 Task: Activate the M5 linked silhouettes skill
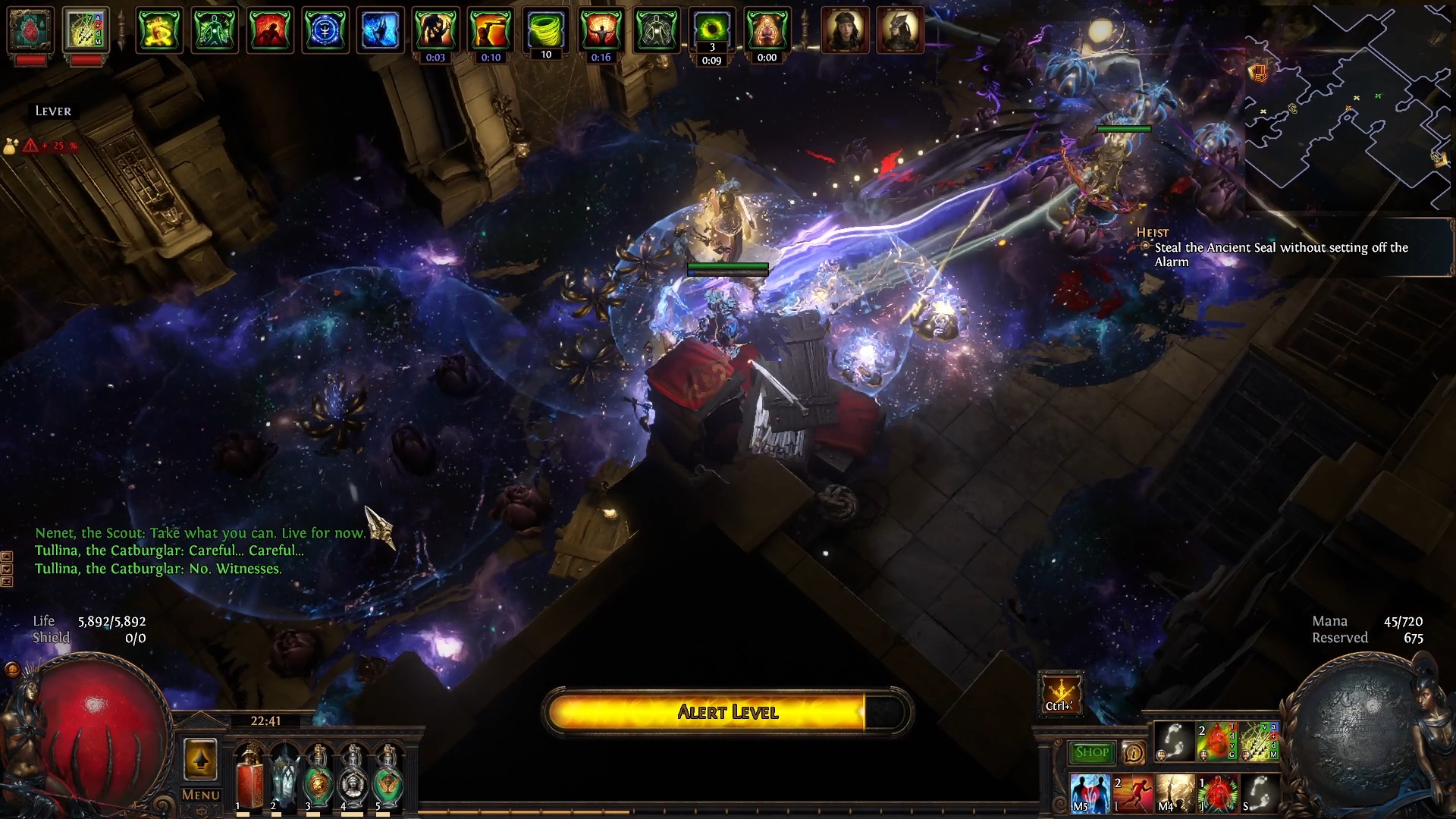pos(1090,793)
